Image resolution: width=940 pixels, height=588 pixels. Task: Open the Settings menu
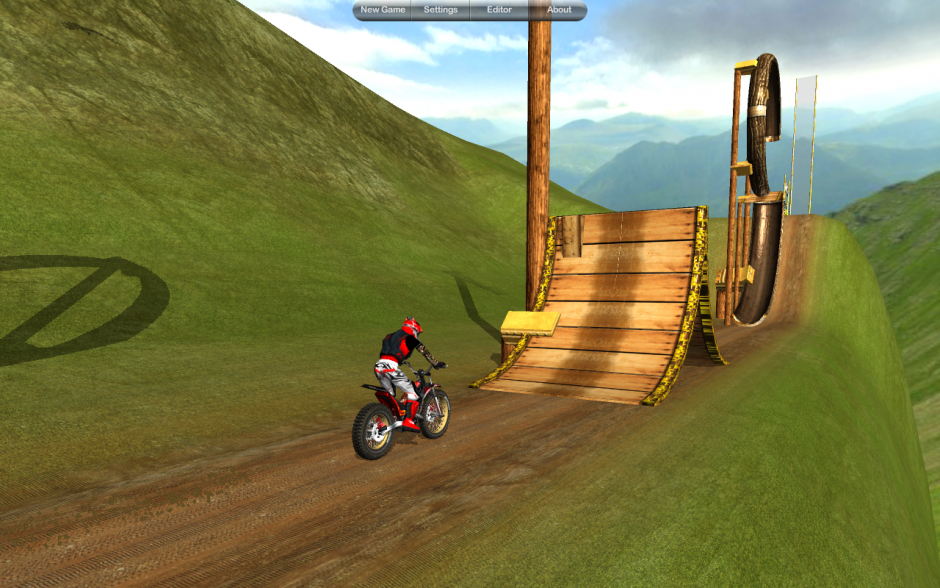[x=440, y=10]
